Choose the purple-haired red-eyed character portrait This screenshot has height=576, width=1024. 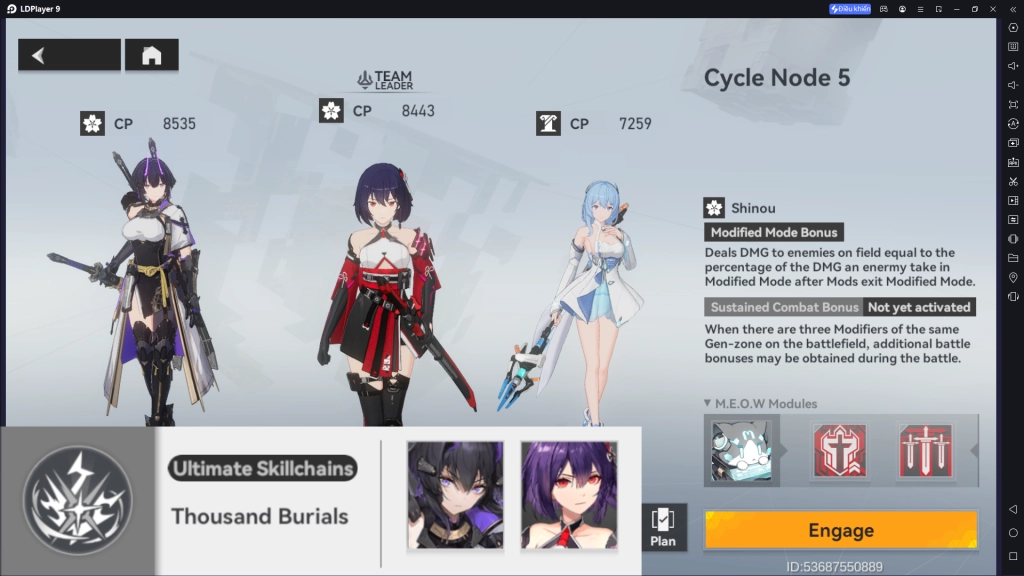click(569, 496)
